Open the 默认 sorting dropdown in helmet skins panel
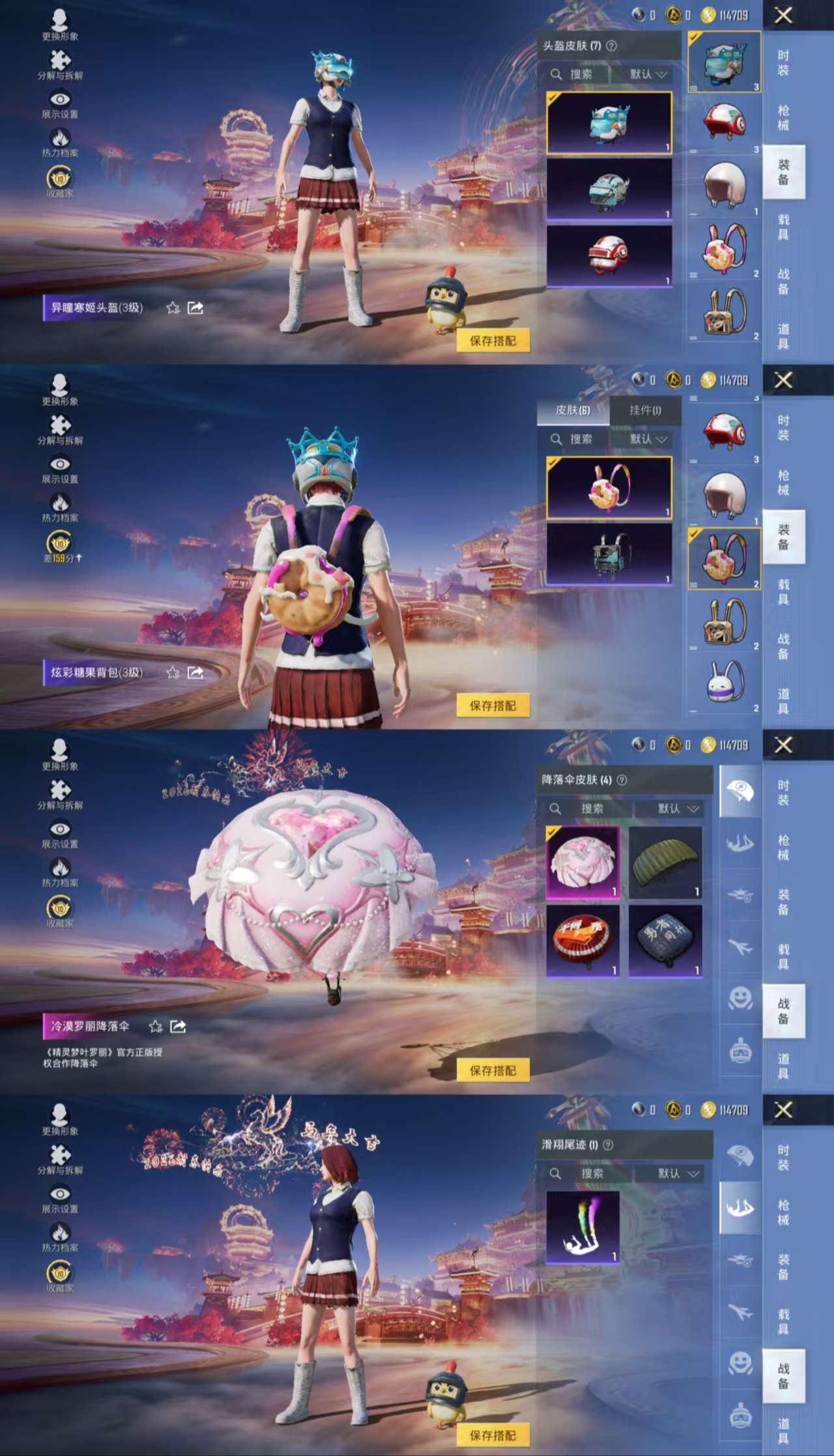 (648, 74)
